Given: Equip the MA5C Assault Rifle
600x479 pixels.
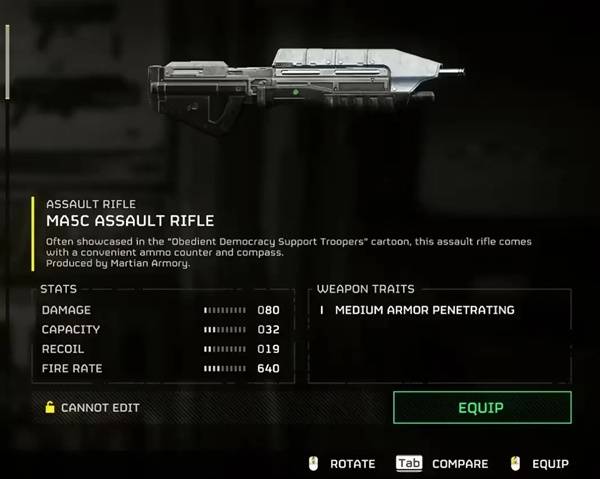Looking at the screenshot, I should click(481, 408).
